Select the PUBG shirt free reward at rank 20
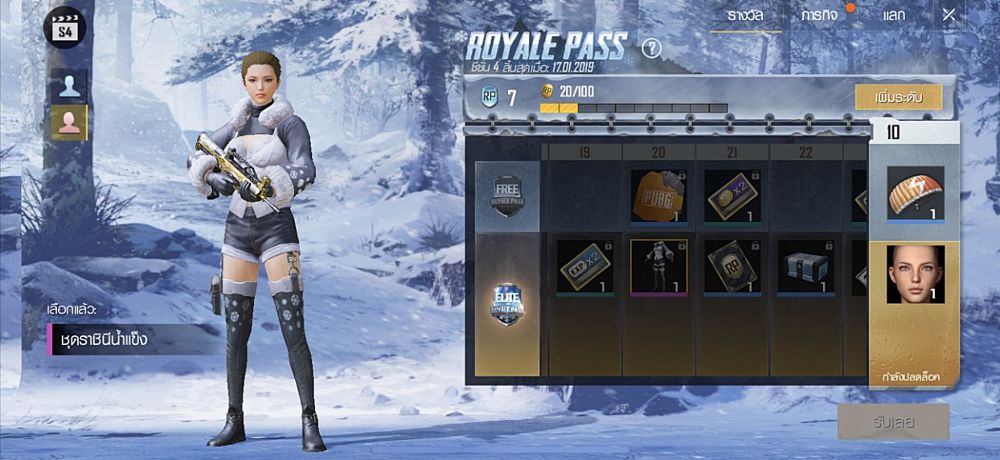 coord(658,195)
